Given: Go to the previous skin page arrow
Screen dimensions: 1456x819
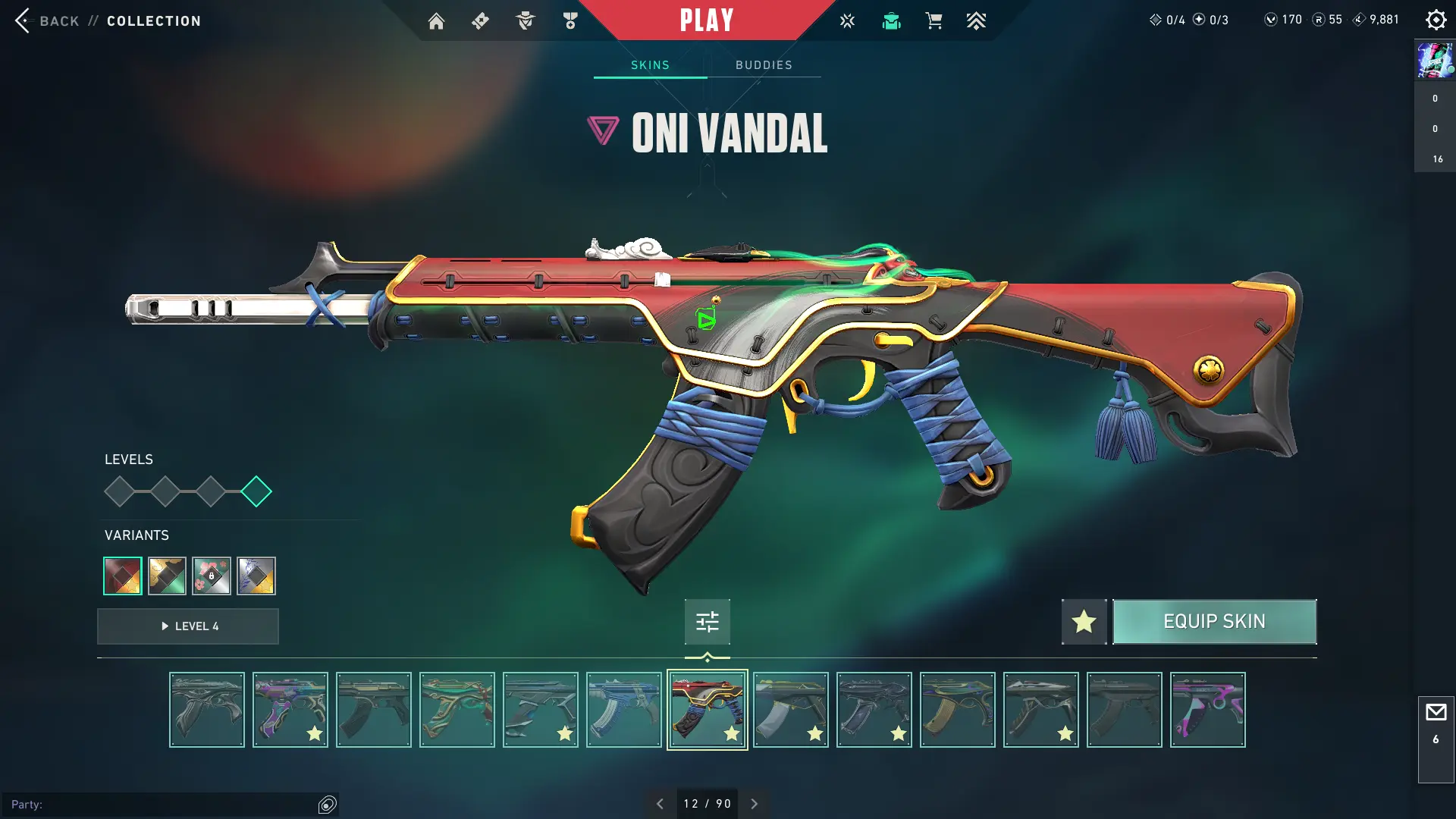Looking at the screenshot, I should pyautogui.click(x=660, y=804).
